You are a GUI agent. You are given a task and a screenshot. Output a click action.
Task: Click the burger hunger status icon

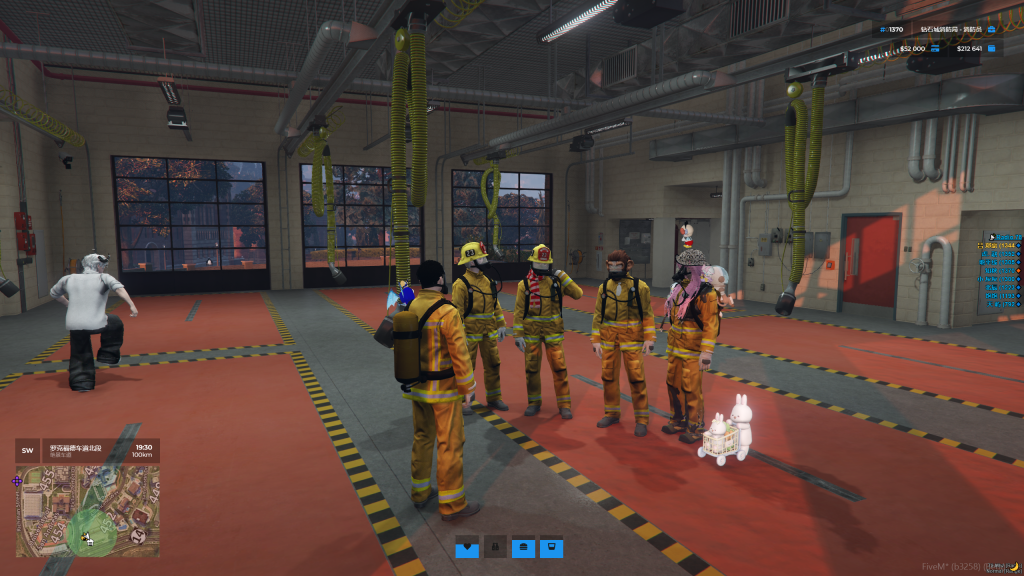523,547
